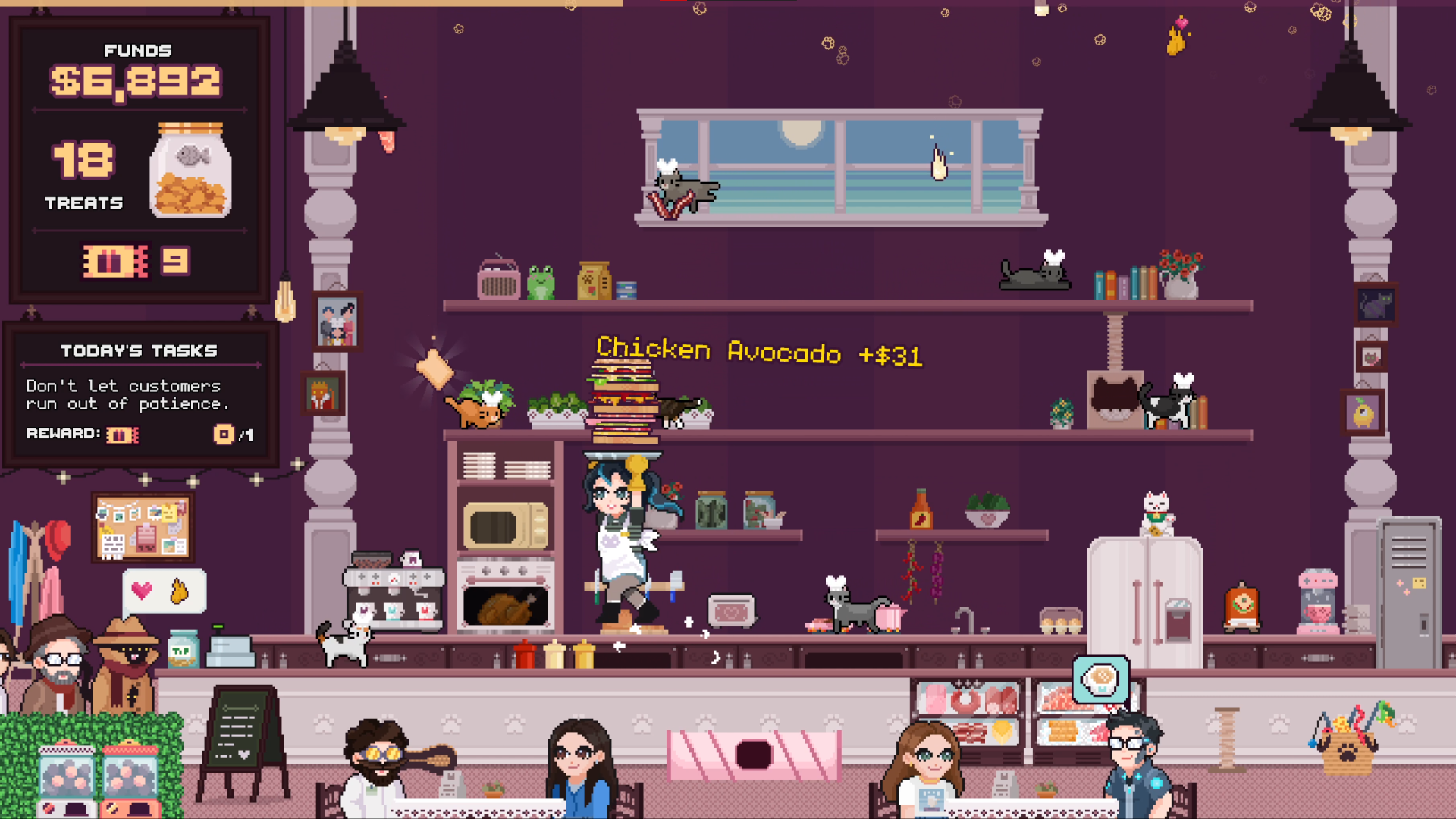Click the pink ticket icon showing 9
This screenshot has width=1456, height=819.
pyautogui.click(x=115, y=262)
